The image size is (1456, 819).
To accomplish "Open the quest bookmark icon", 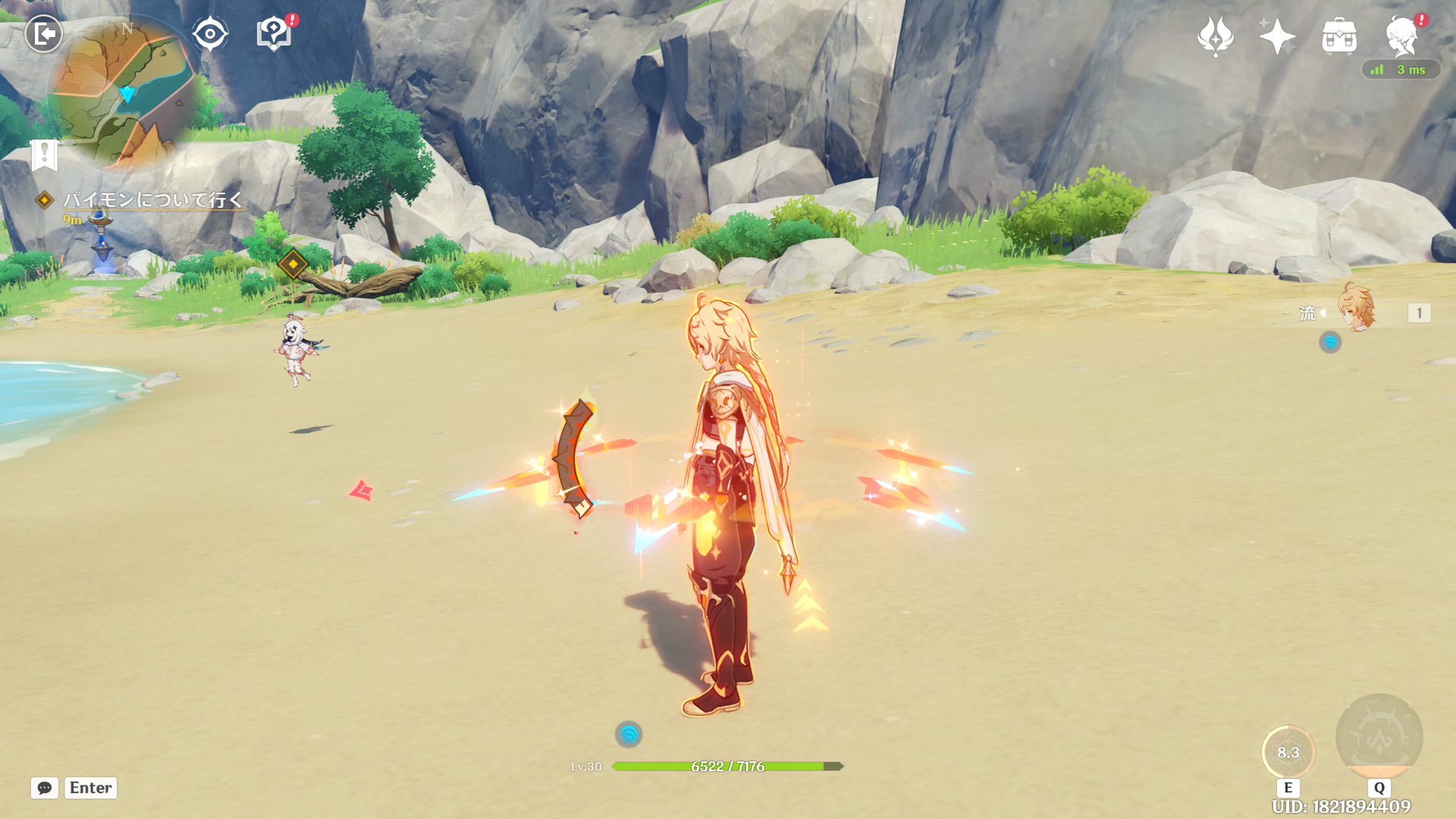I will click(x=45, y=155).
